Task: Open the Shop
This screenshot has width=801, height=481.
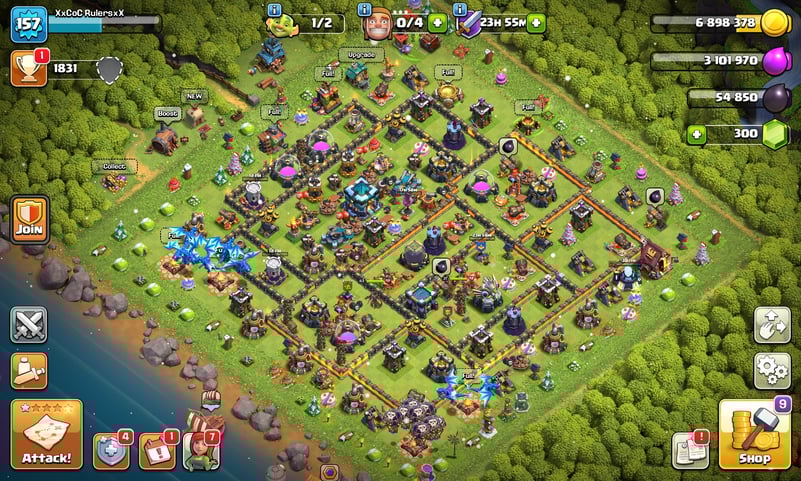Action: [755, 435]
